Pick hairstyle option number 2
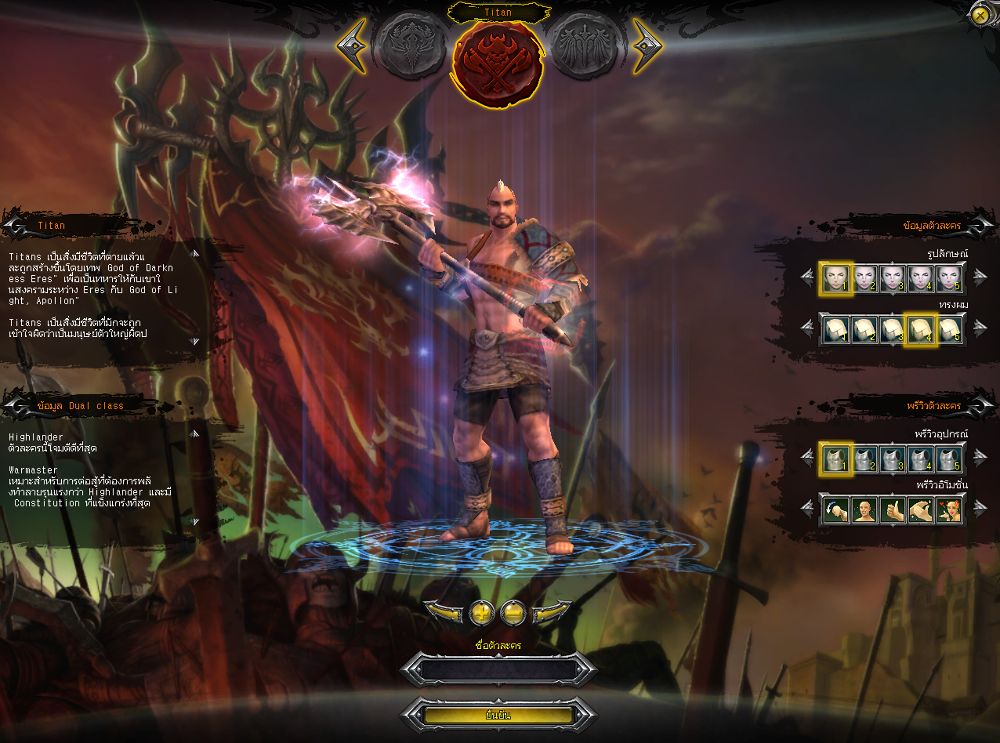The height and width of the screenshot is (743, 1000). pos(863,327)
